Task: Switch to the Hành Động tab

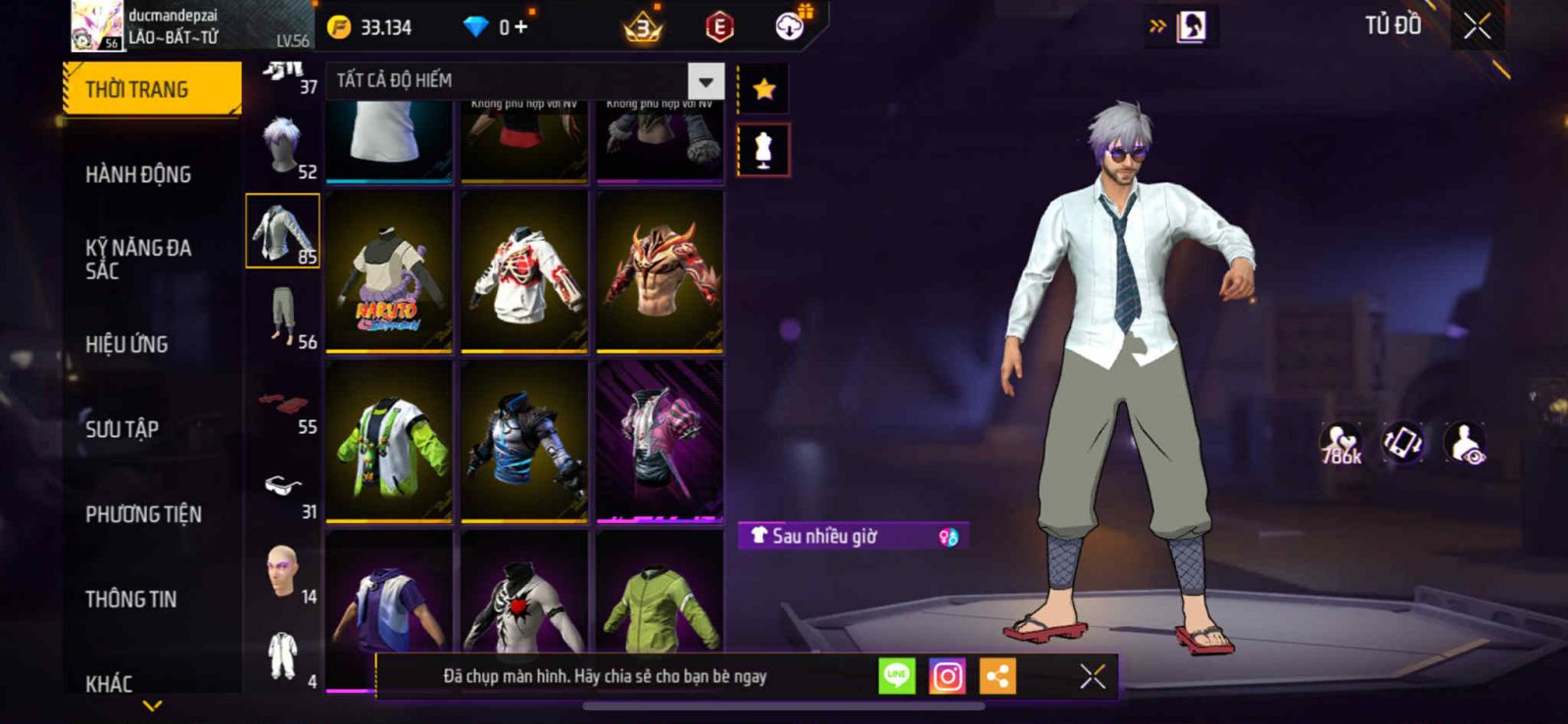Action: (x=138, y=174)
